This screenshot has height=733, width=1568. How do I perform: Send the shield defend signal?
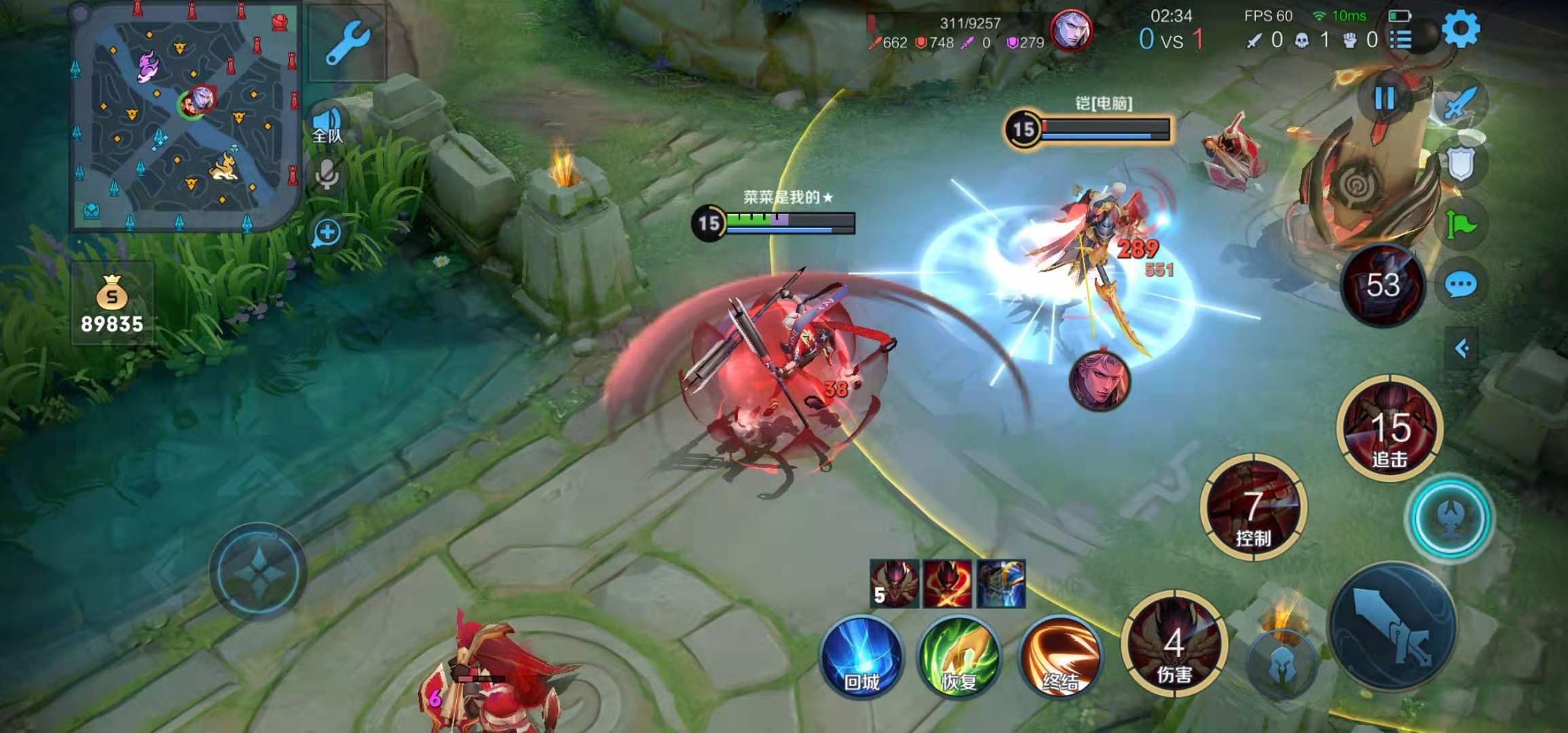click(1461, 163)
